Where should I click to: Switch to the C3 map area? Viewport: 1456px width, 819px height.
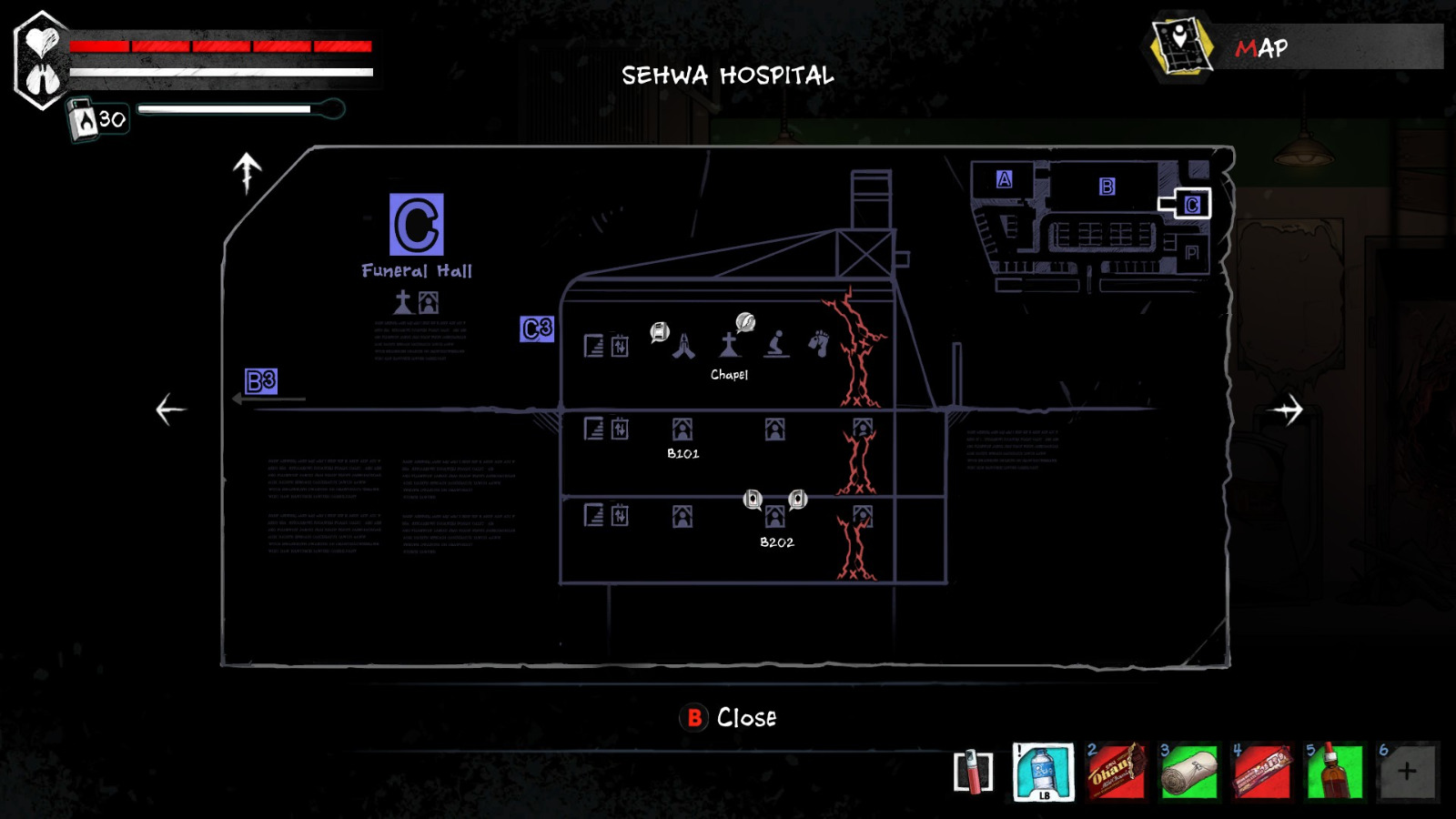[535, 329]
